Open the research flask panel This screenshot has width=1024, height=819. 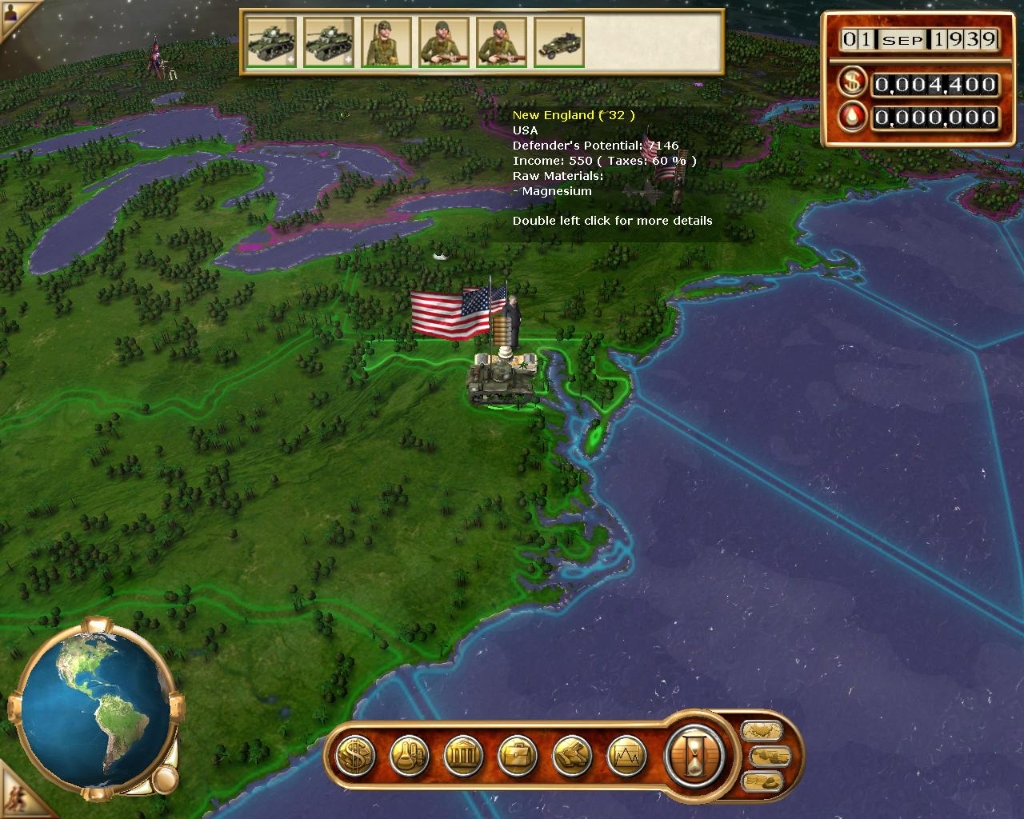coord(409,755)
